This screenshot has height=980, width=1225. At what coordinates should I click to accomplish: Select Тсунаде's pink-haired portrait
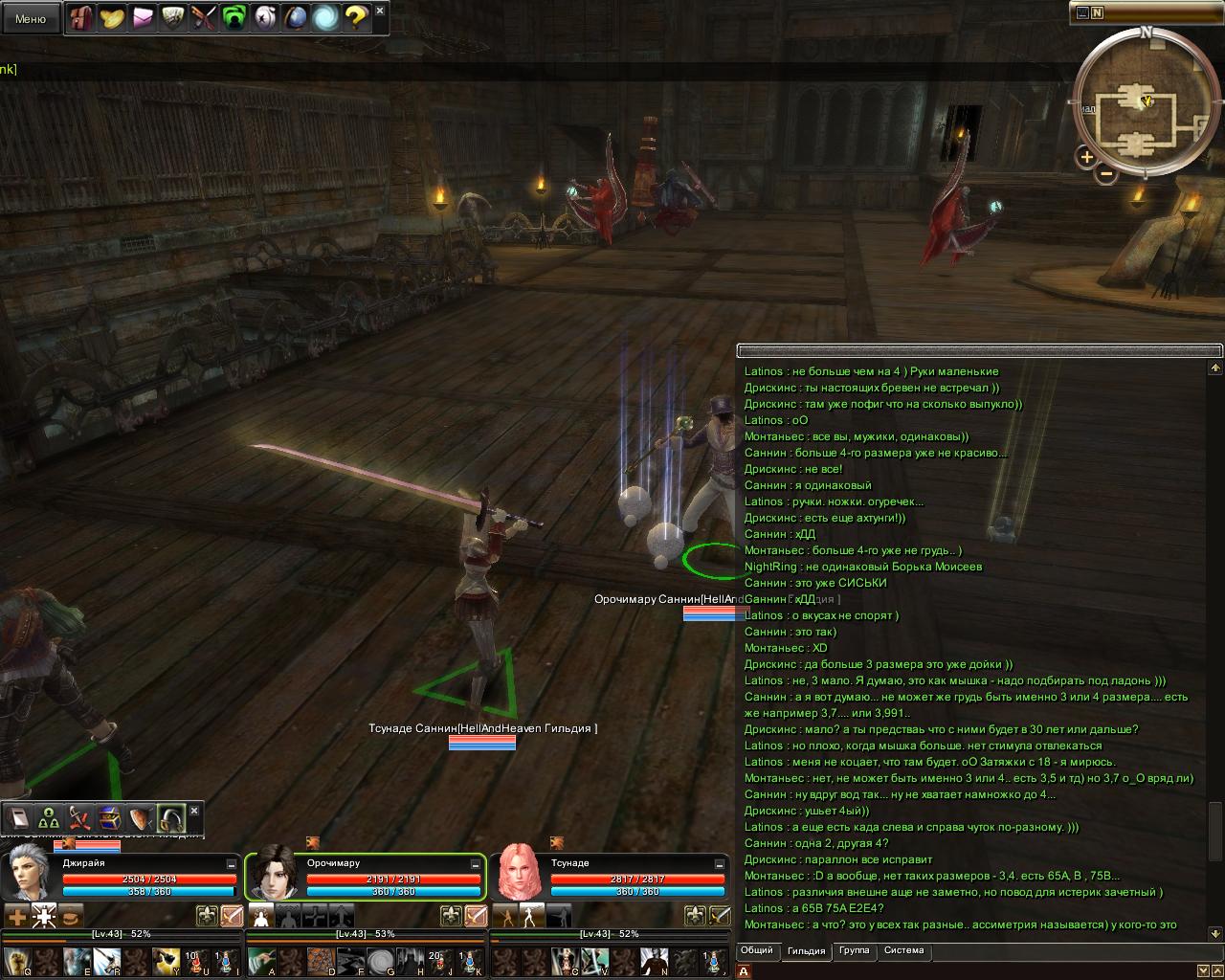point(518,874)
